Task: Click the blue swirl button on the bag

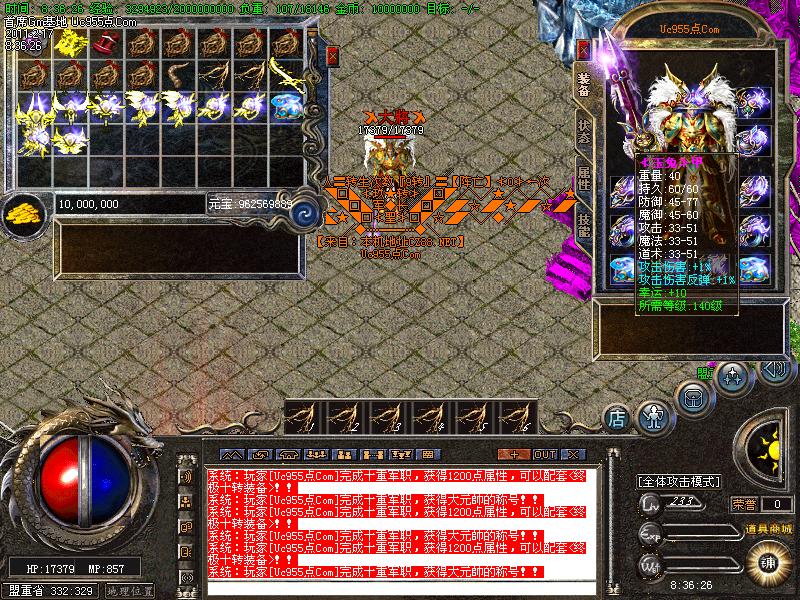Action: [304, 212]
